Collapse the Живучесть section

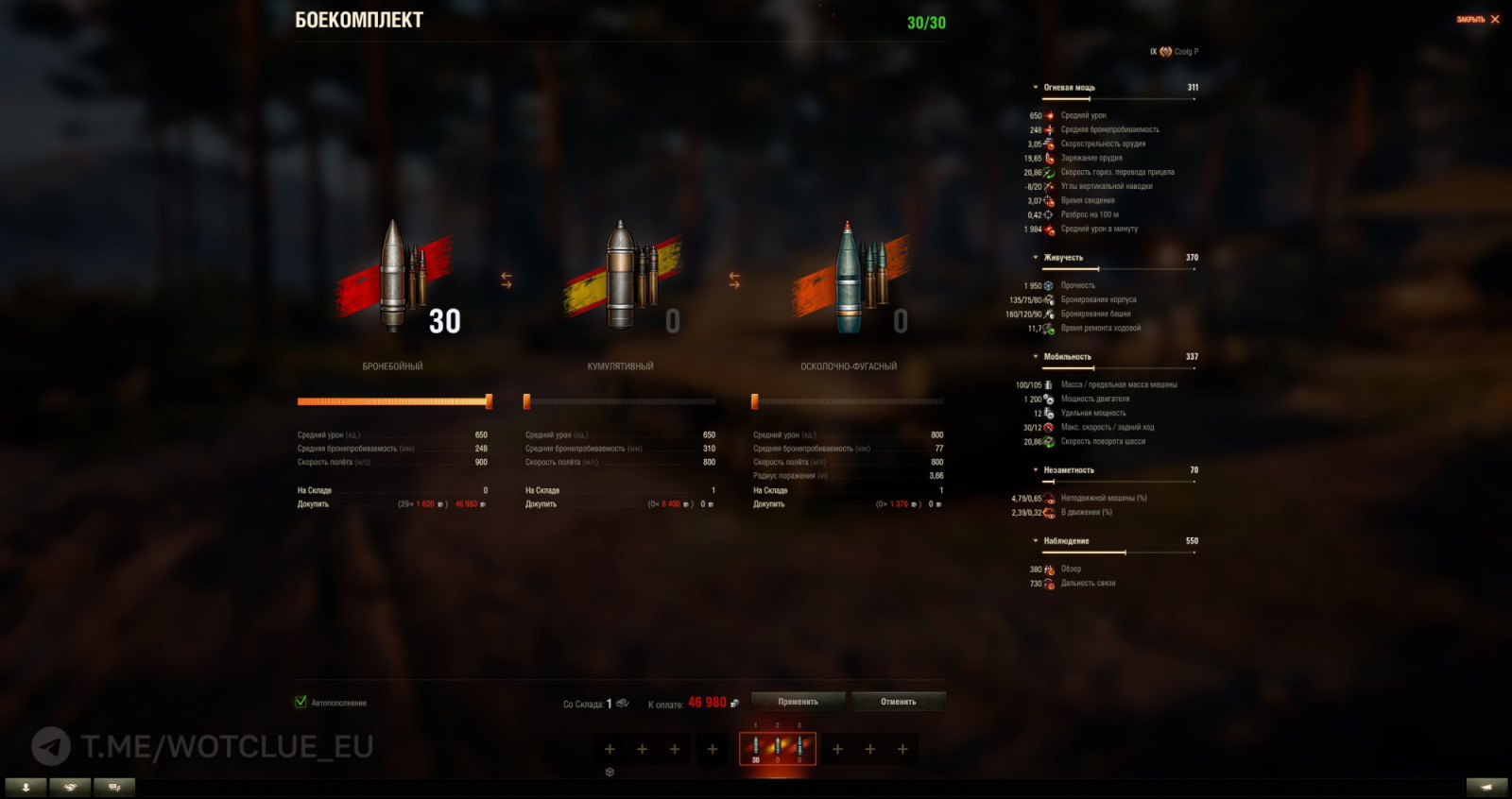(x=1036, y=256)
